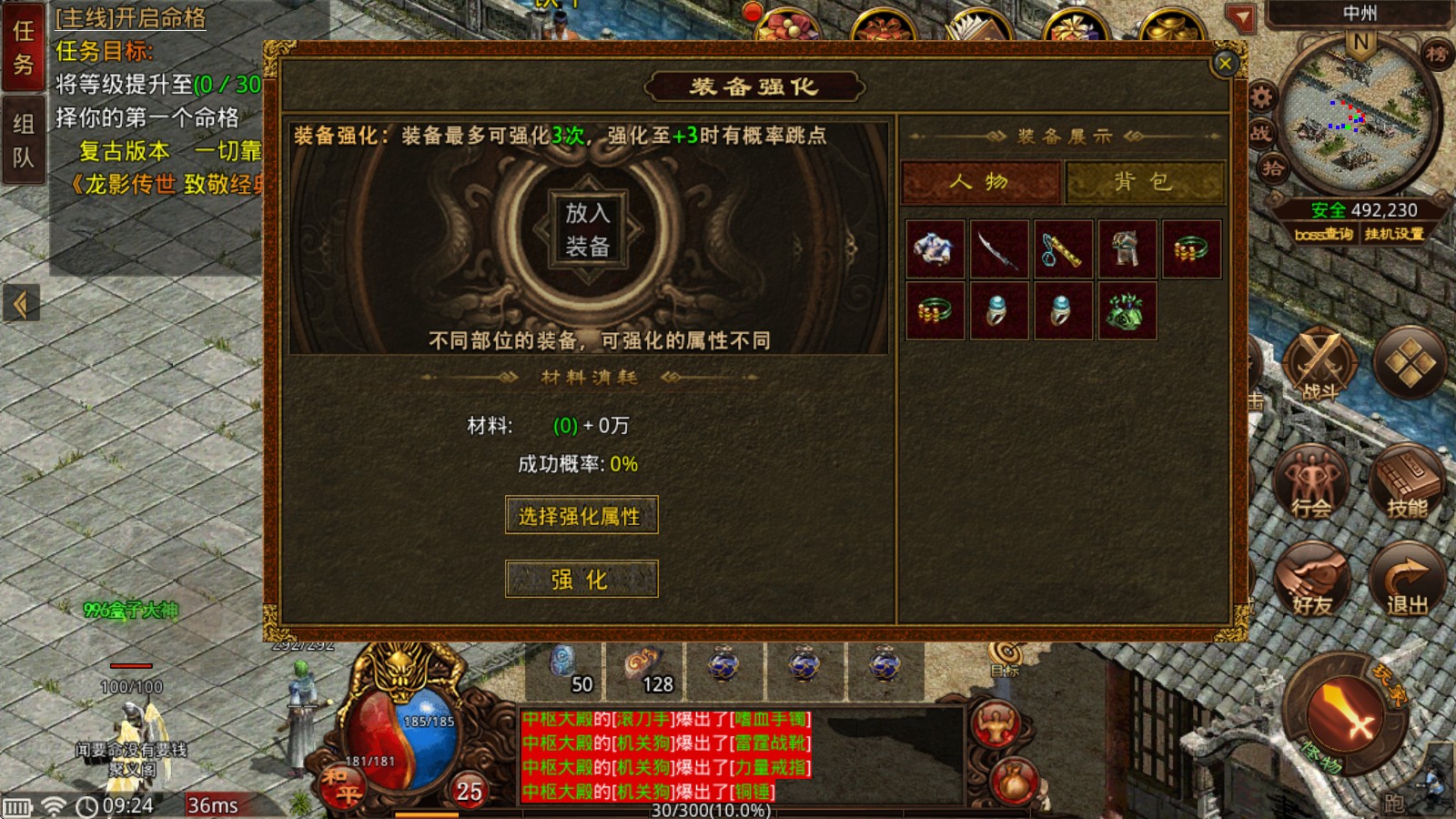The height and width of the screenshot is (819, 1456).
Task: Click the 选择强化属性 button
Action: click(581, 515)
